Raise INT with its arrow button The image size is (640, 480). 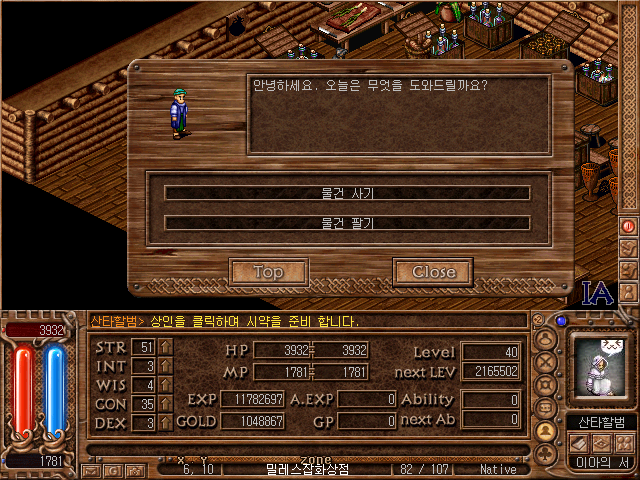click(166, 366)
